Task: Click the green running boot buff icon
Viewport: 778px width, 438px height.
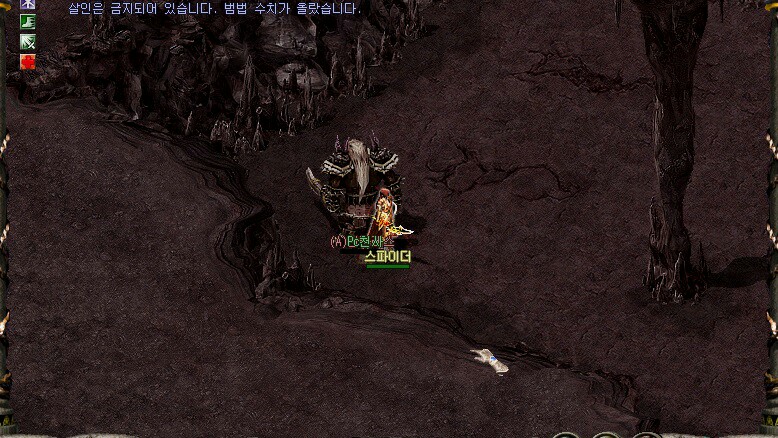Action: coord(28,22)
